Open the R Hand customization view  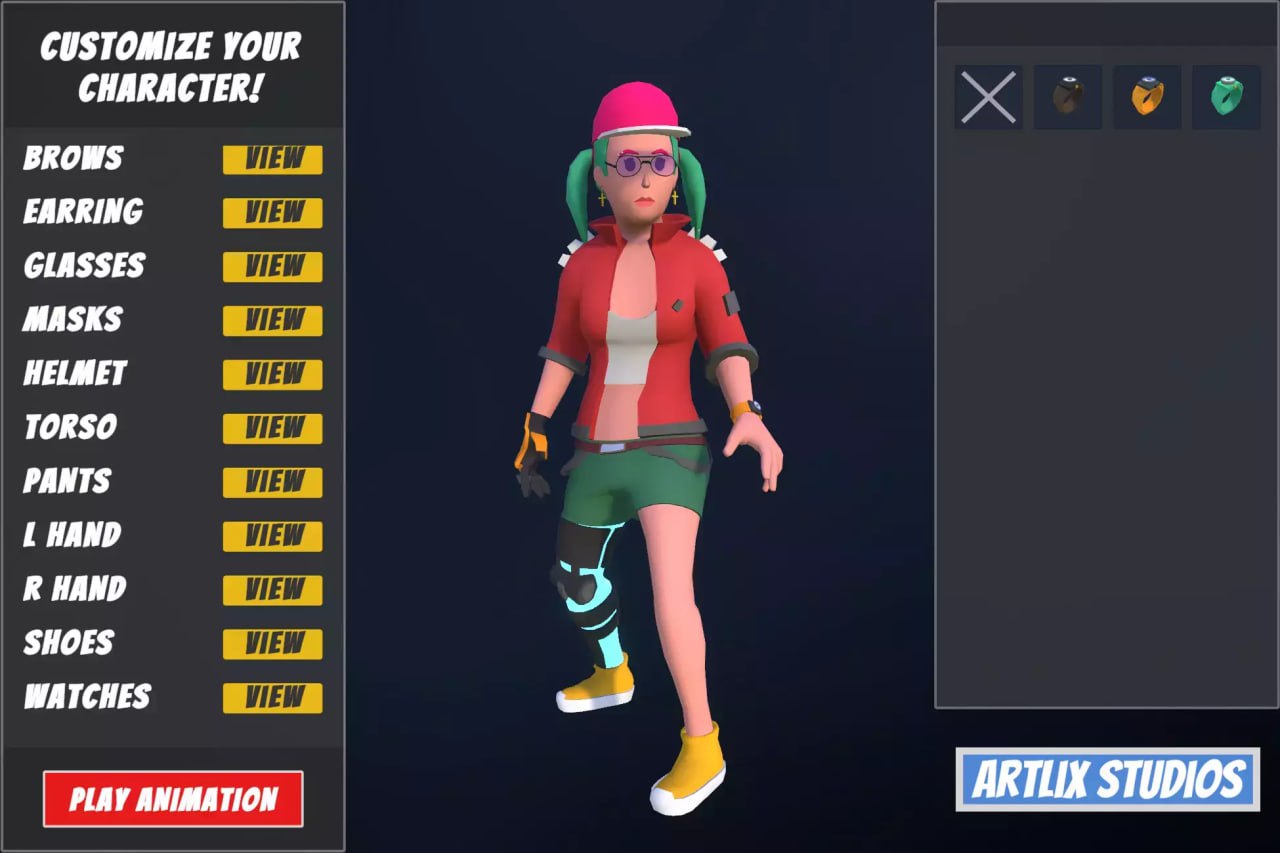point(272,590)
